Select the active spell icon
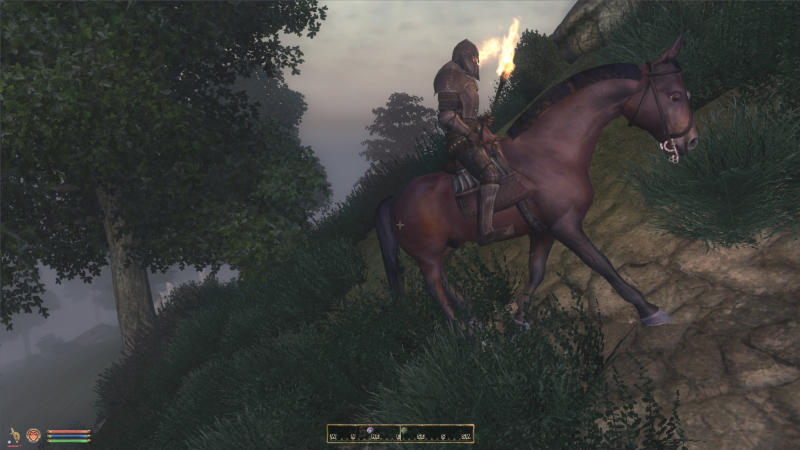 click(33, 436)
